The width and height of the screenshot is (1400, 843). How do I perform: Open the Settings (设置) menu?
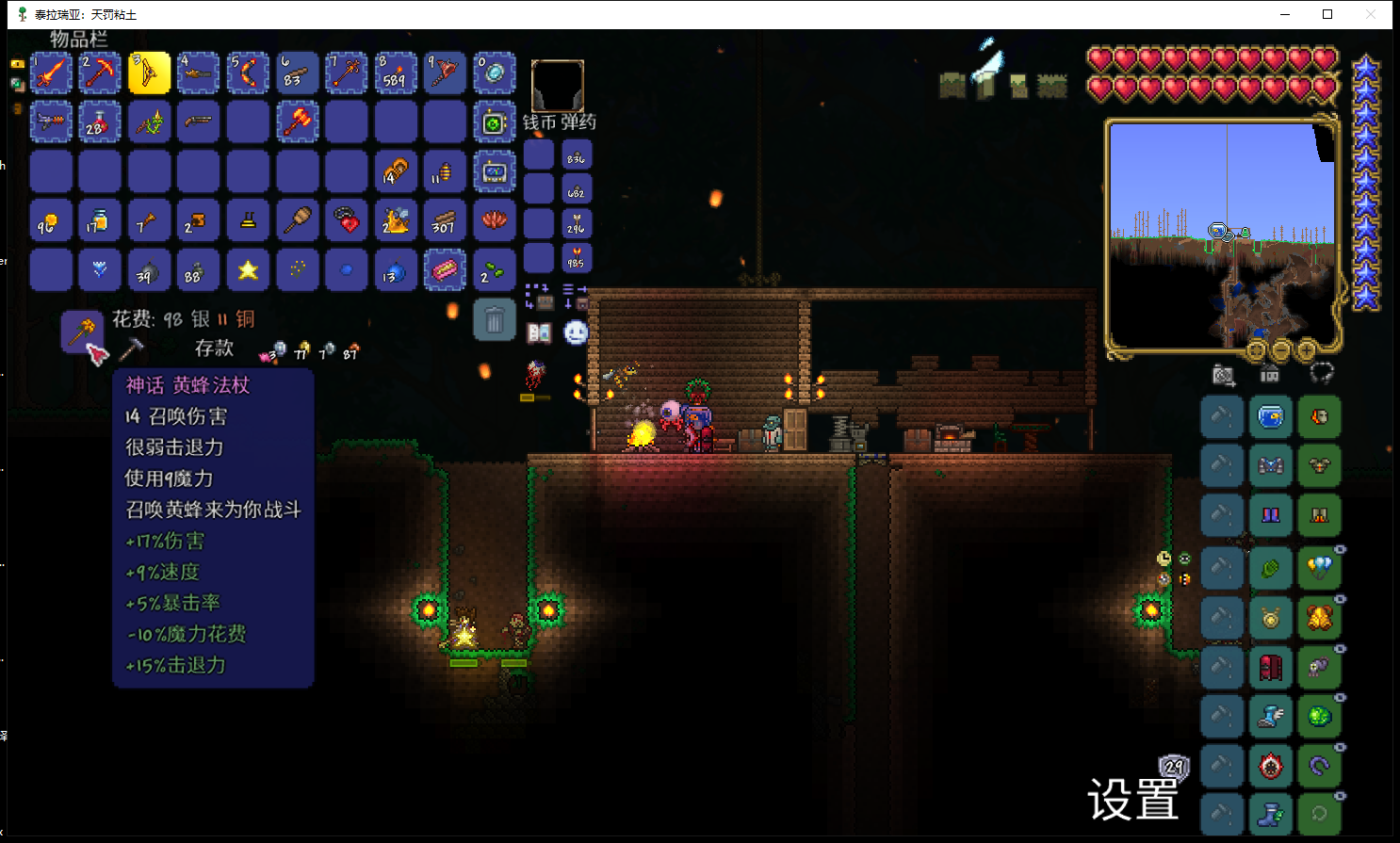point(1133,801)
